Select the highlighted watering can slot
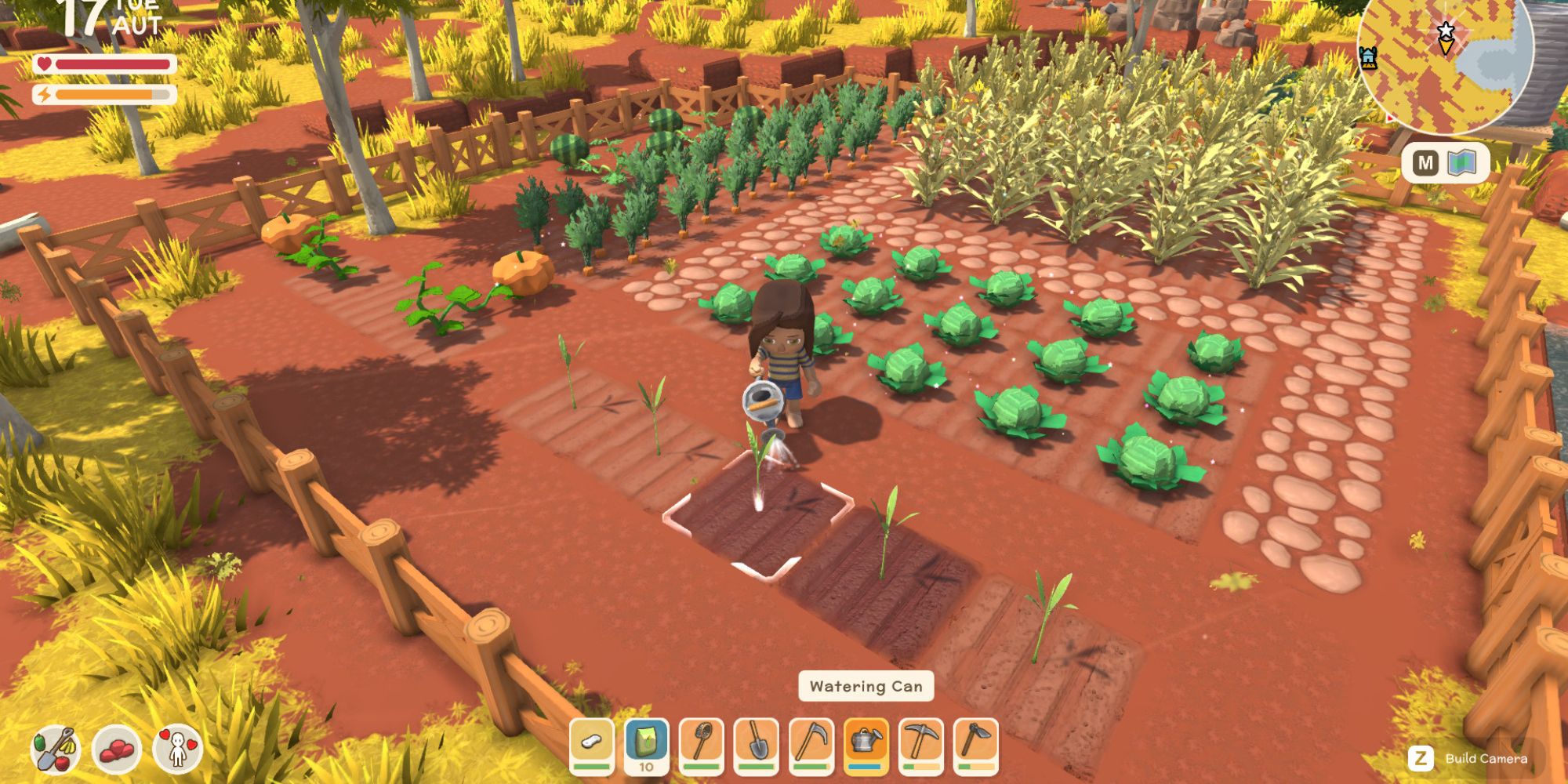 pyautogui.click(x=866, y=744)
